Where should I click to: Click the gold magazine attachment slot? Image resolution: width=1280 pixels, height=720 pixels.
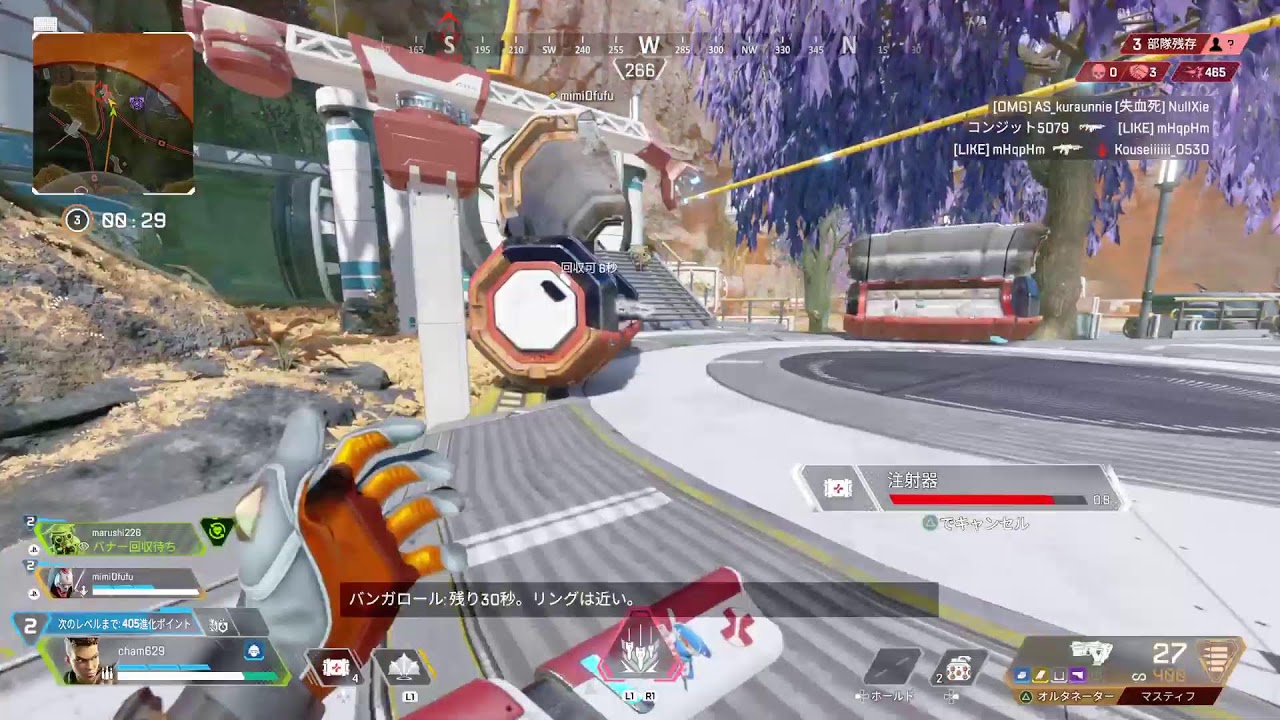(1039, 675)
